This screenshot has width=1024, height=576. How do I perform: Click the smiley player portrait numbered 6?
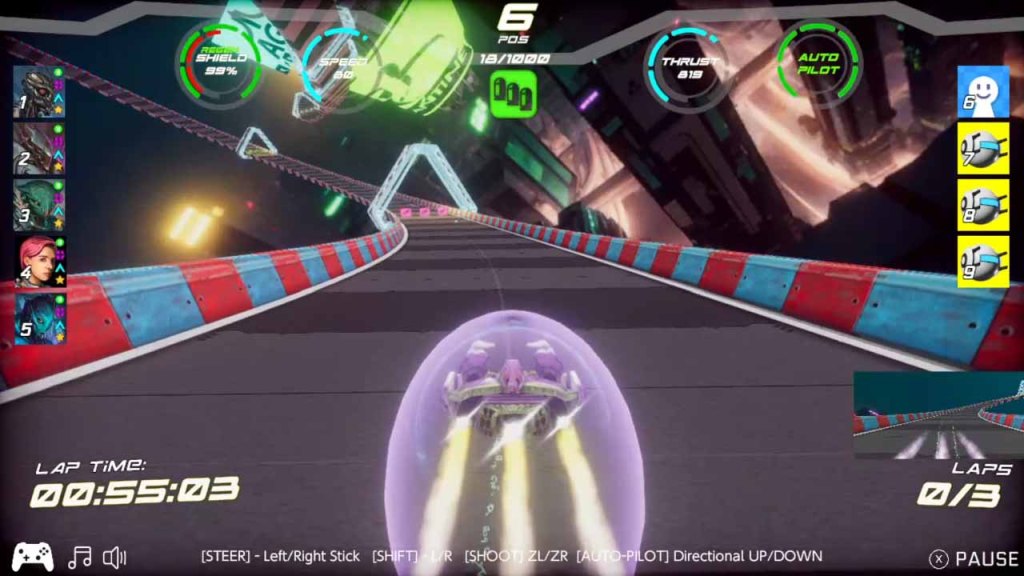pos(982,92)
